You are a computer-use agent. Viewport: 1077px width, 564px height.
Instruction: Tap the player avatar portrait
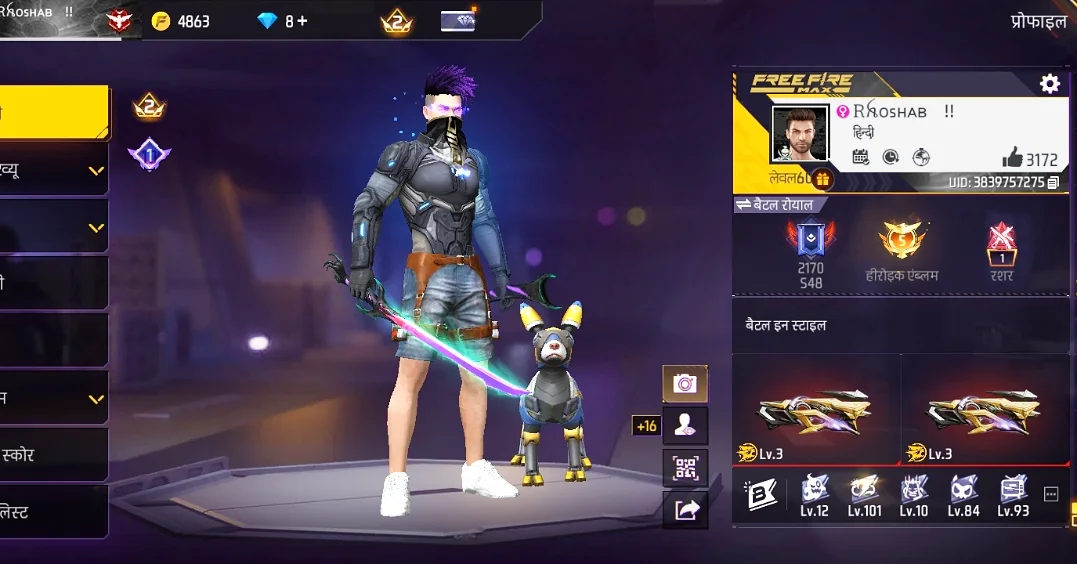(x=799, y=133)
